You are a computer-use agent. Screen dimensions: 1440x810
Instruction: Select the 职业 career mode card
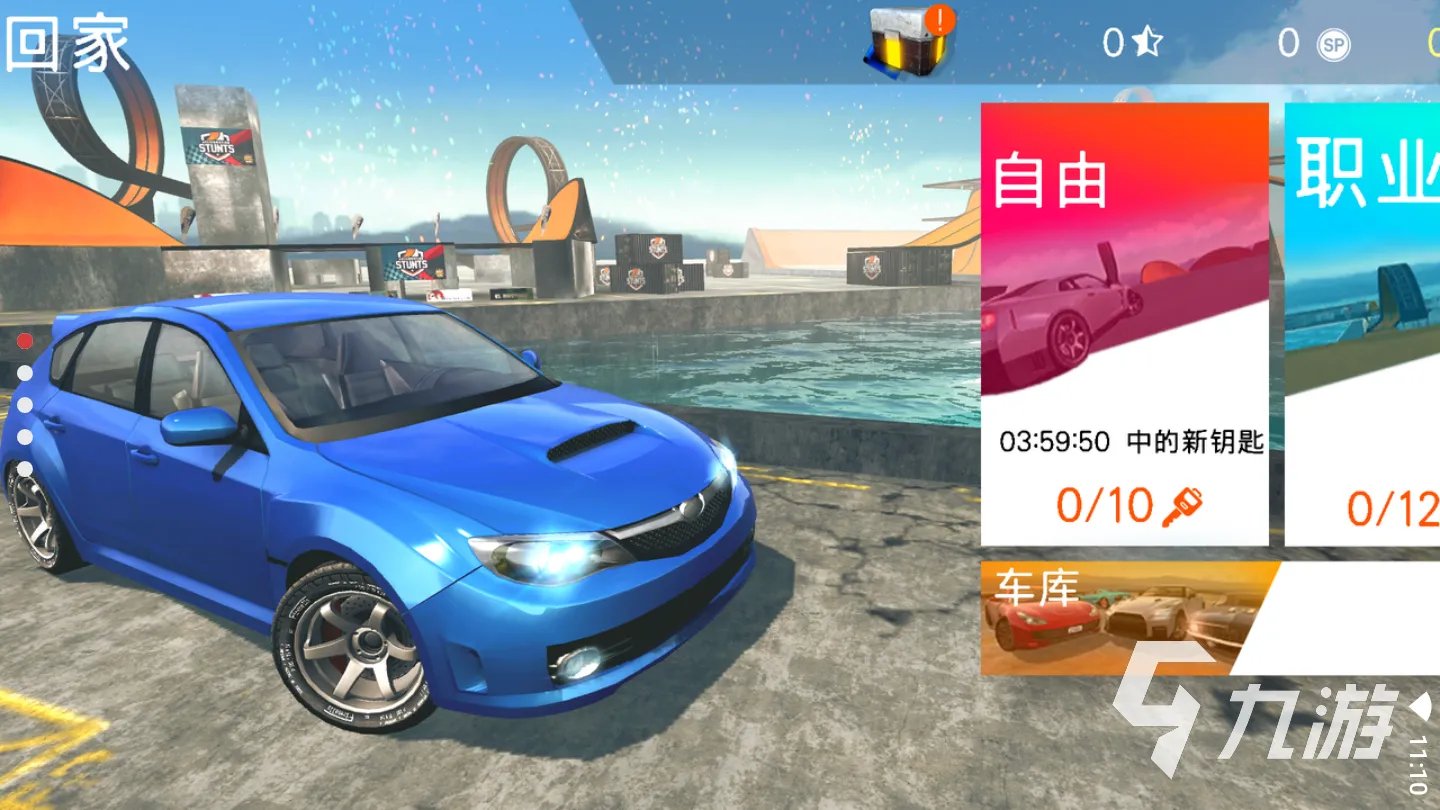(1362, 324)
